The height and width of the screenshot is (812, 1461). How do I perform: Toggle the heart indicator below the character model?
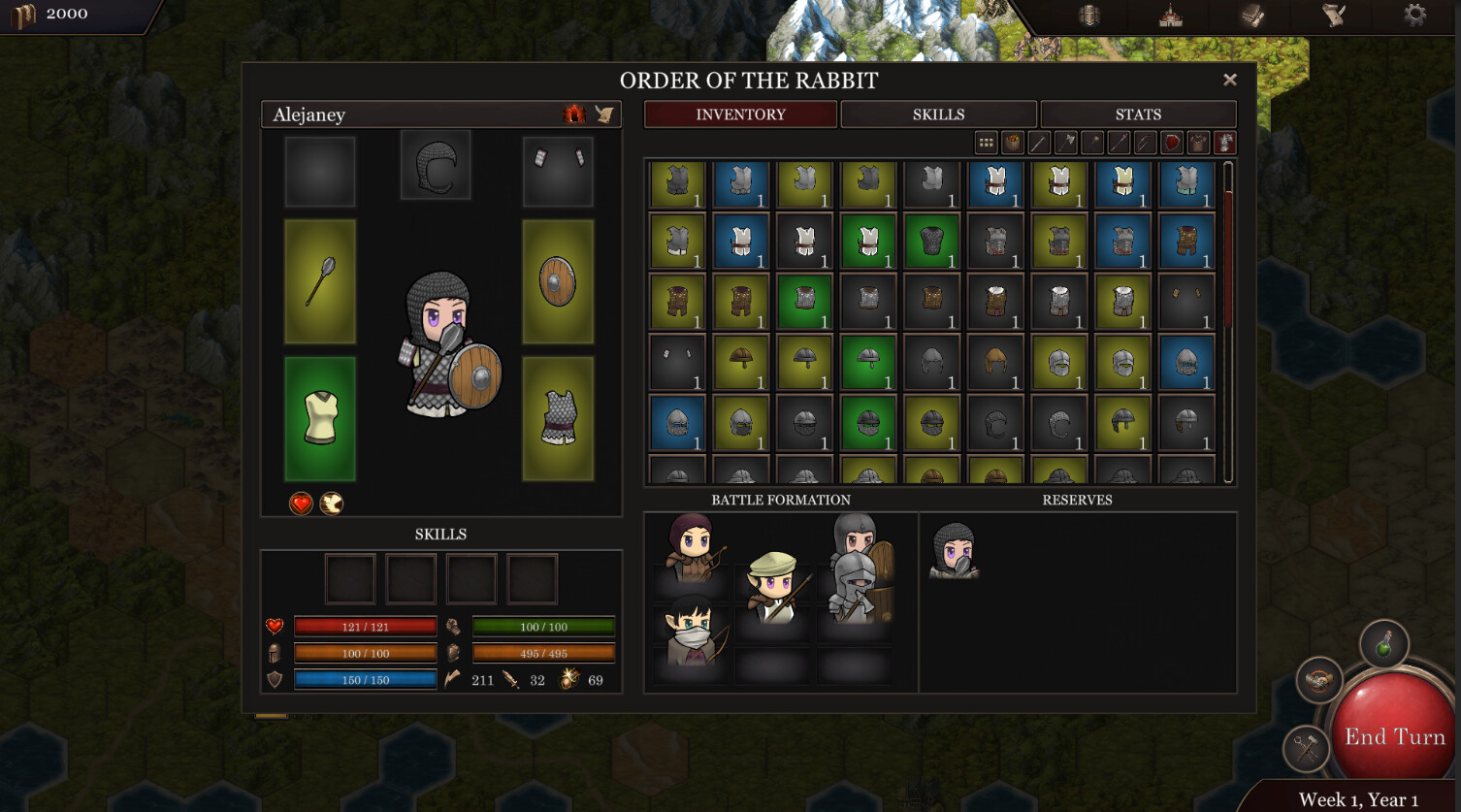coord(299,504)
